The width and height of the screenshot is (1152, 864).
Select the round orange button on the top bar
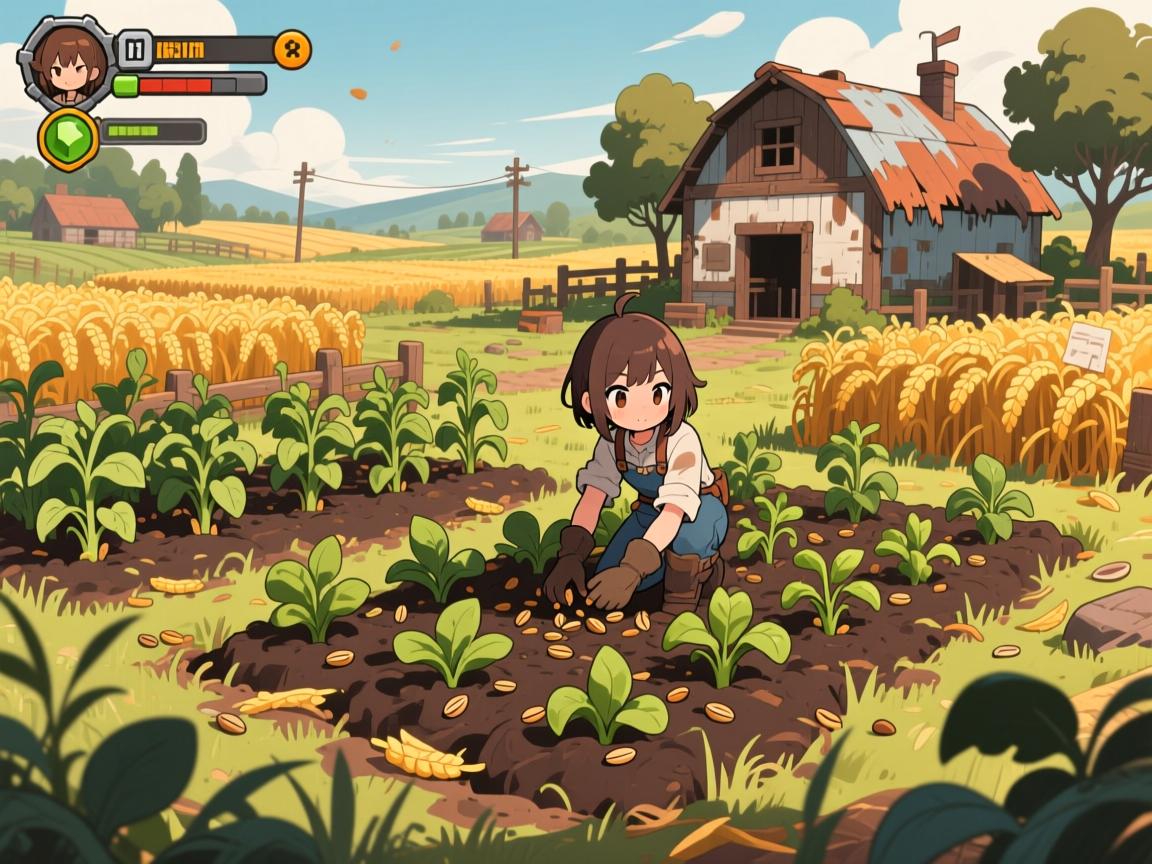(x=292, y=49)
